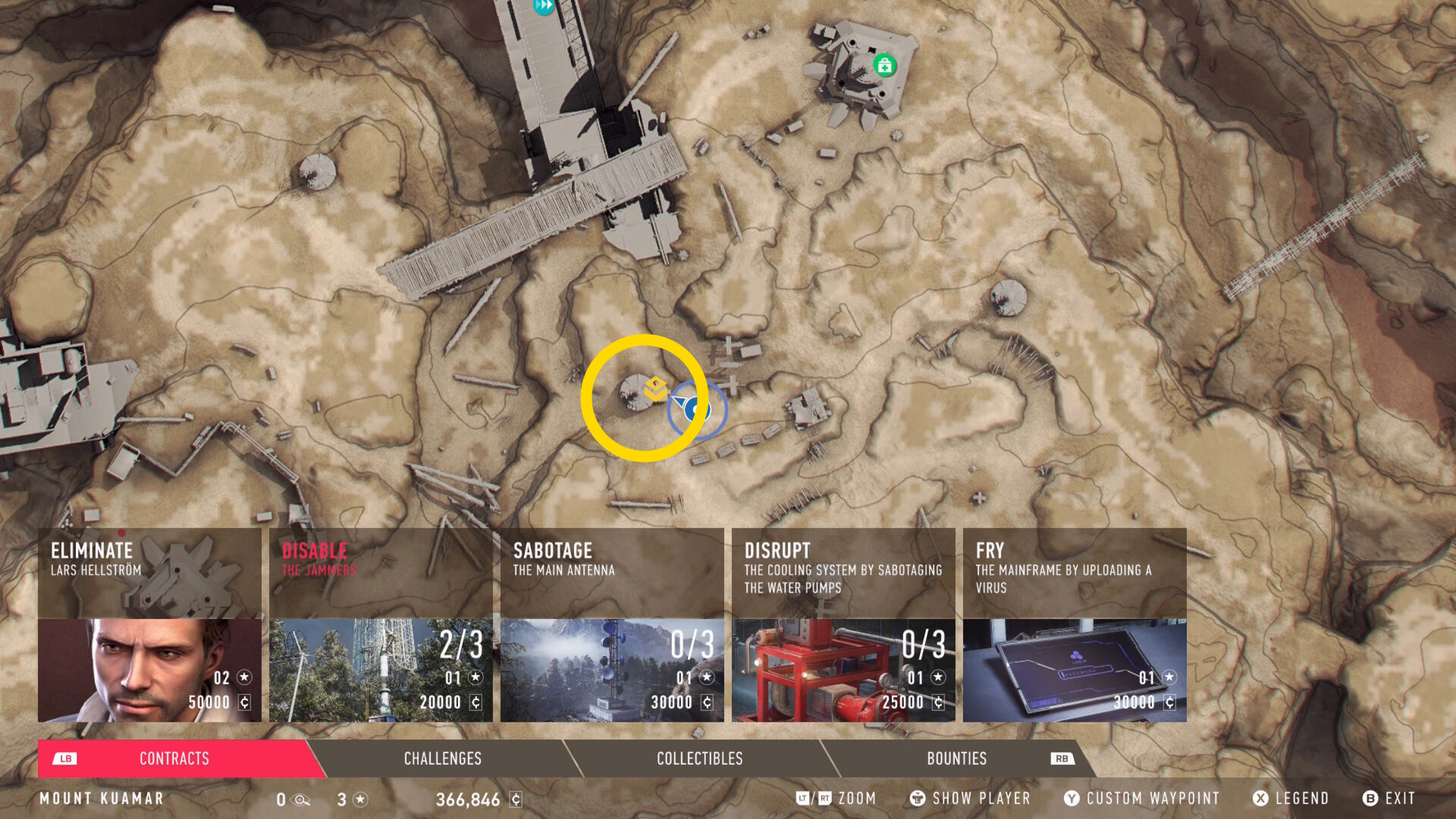Open the map Legend

1291,799
